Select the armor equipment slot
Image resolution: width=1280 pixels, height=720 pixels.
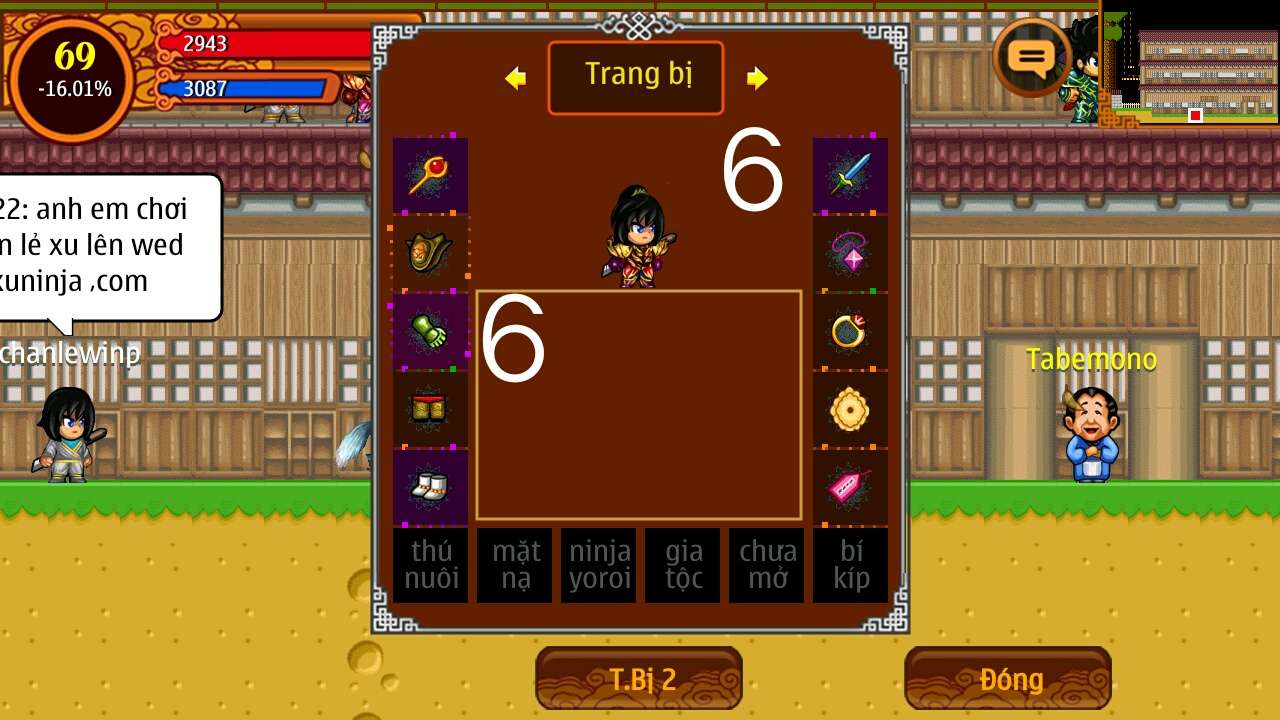click(430, 253)
